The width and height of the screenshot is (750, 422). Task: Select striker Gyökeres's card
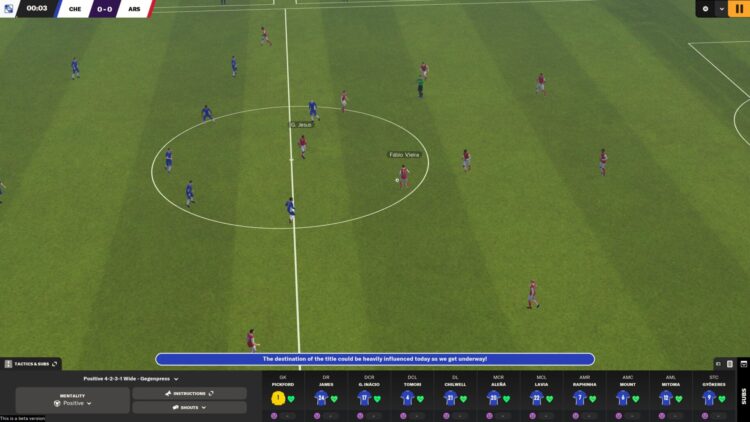click(709, 398)
